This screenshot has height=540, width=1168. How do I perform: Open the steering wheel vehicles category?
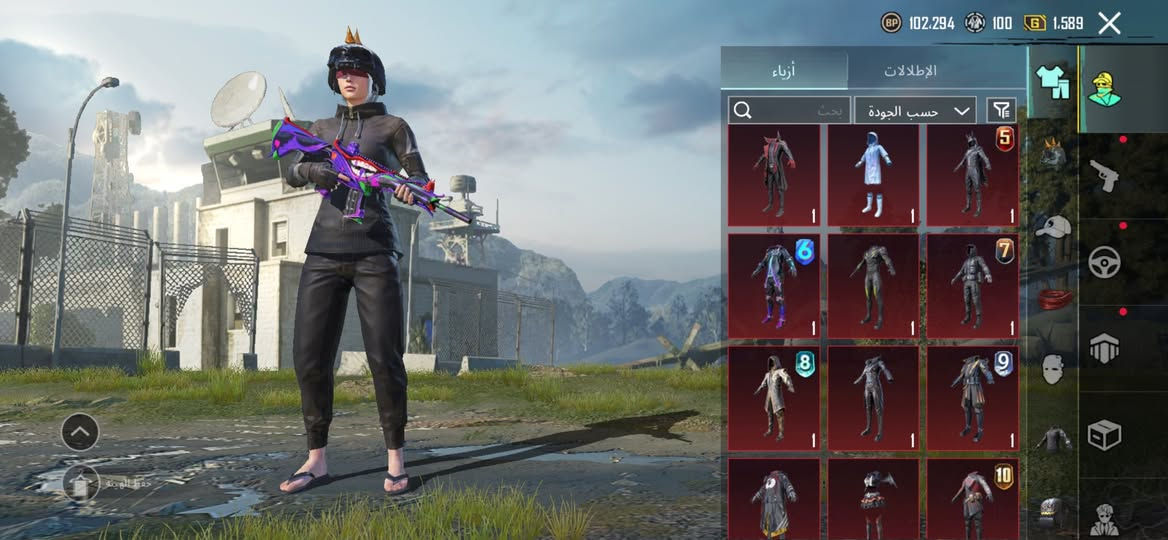pos(1104,262)
